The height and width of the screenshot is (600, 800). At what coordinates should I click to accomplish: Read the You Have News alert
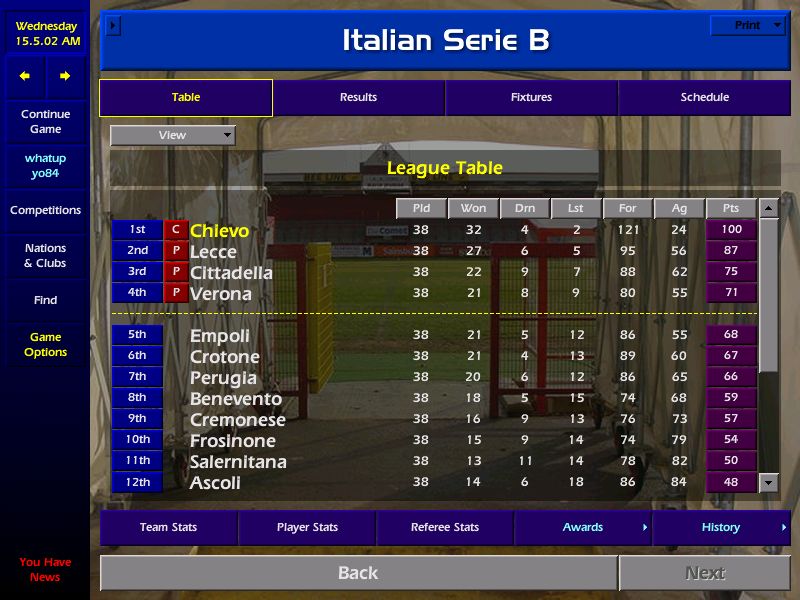tap(45, 569)
